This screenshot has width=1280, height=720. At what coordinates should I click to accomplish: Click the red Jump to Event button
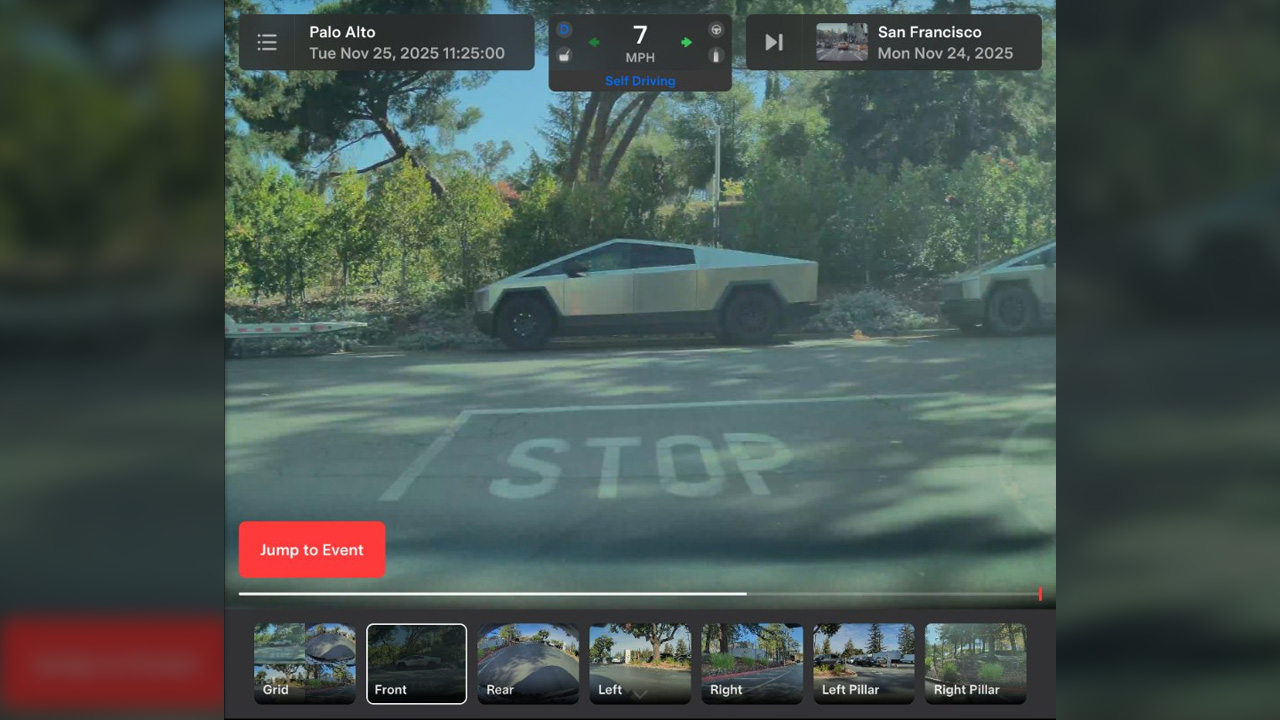point(312,550)
